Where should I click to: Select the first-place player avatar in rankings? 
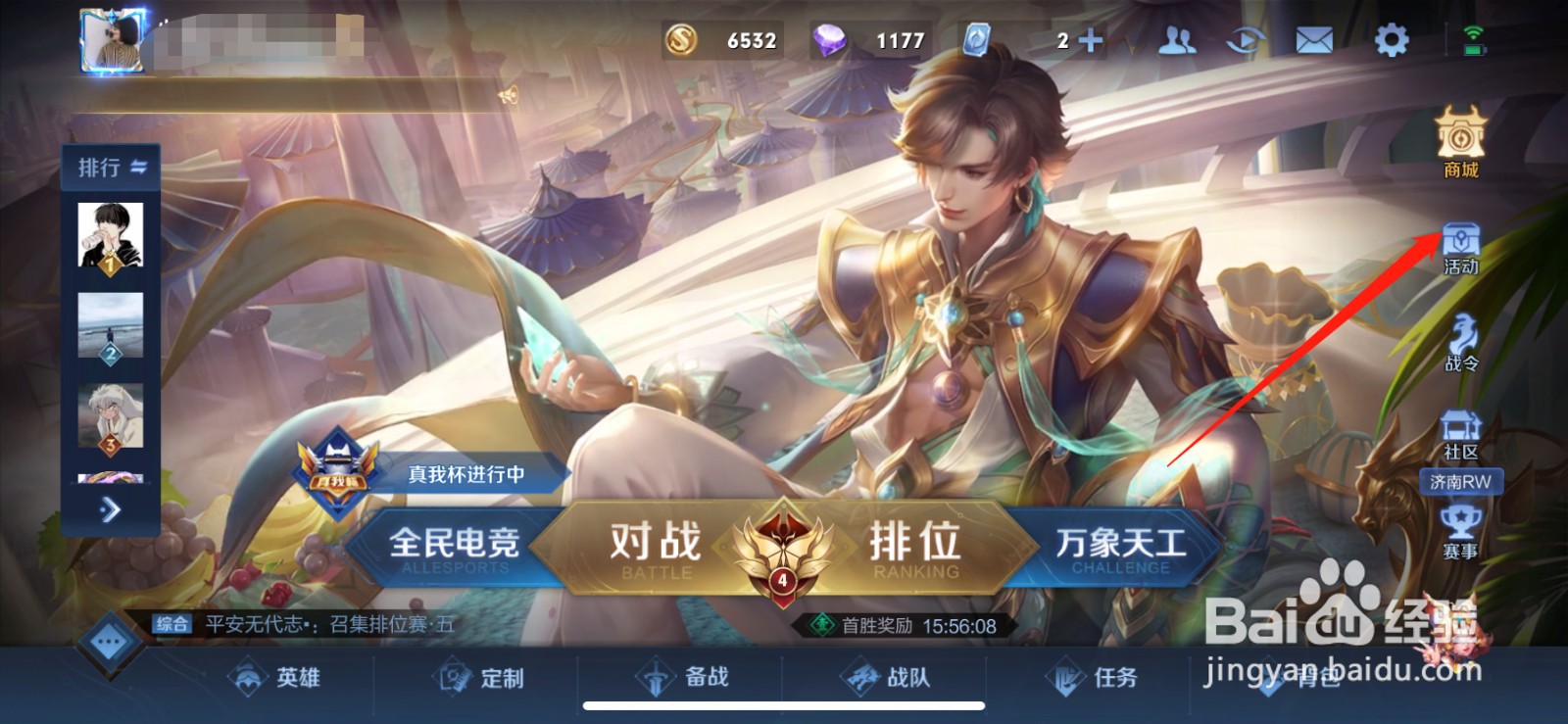coord(110,232)
